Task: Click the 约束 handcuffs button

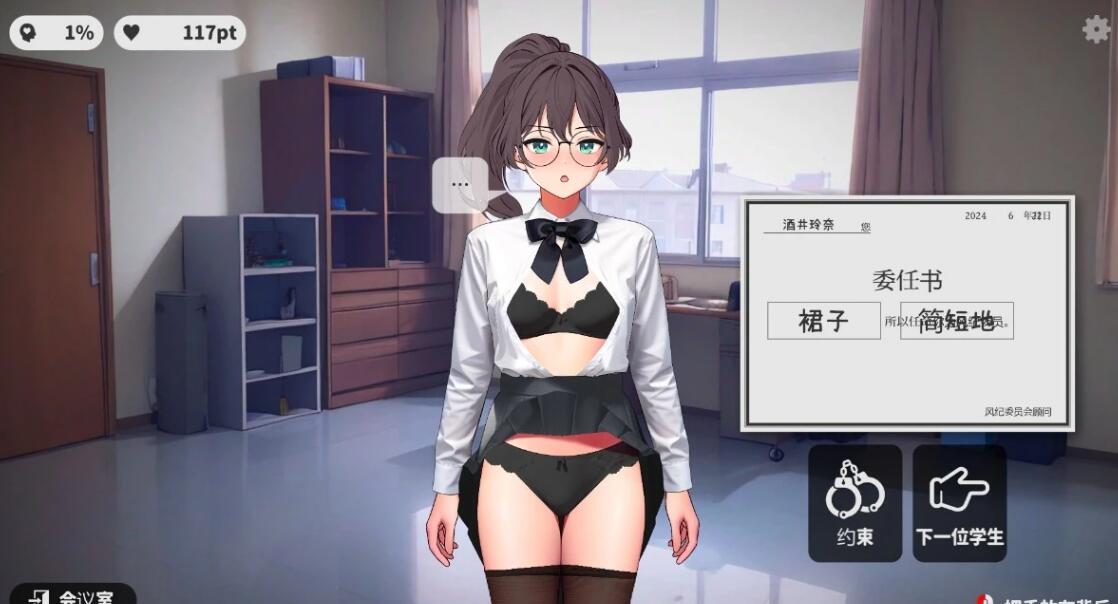Action: pos(855,503)
